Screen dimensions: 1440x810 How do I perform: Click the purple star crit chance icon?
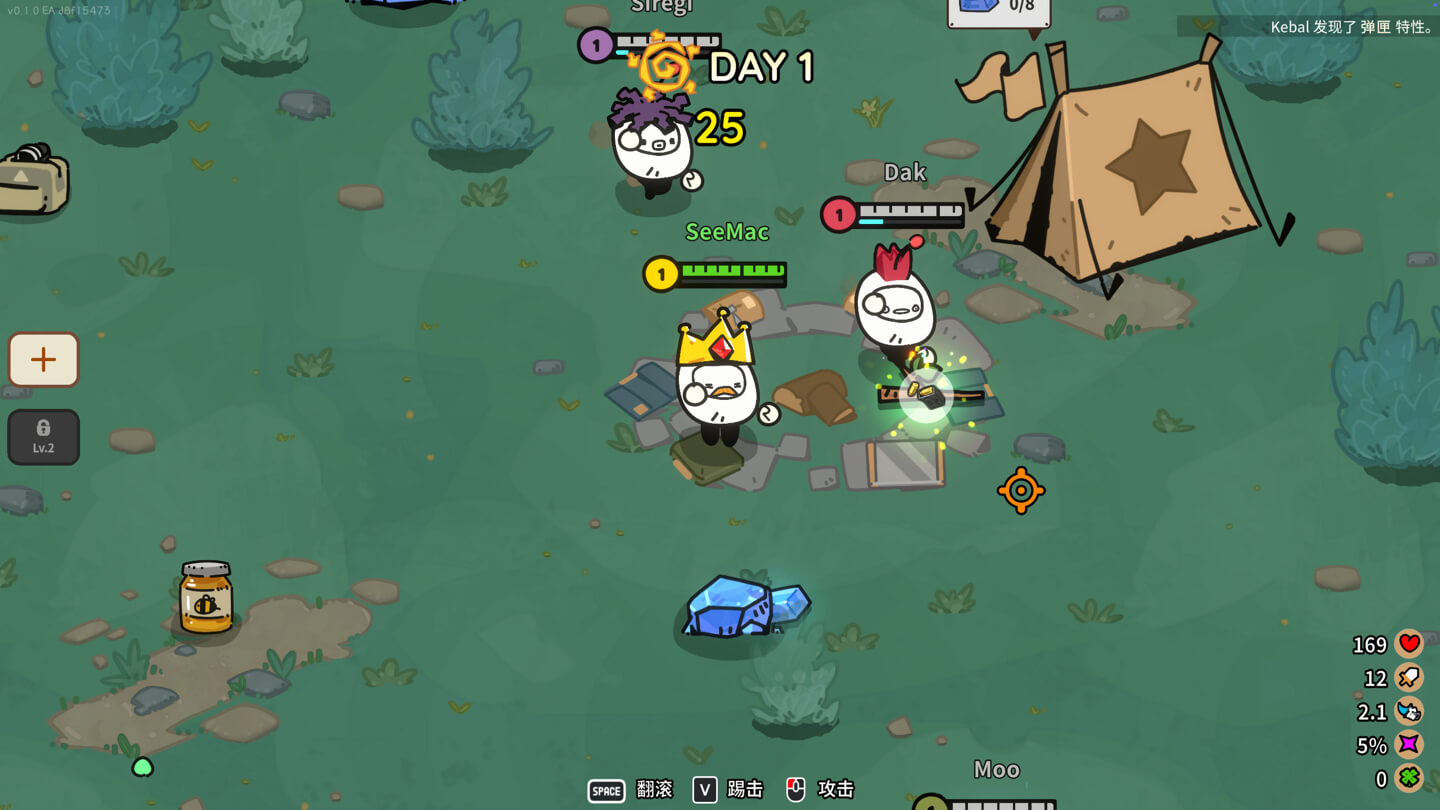point(1408,744)
